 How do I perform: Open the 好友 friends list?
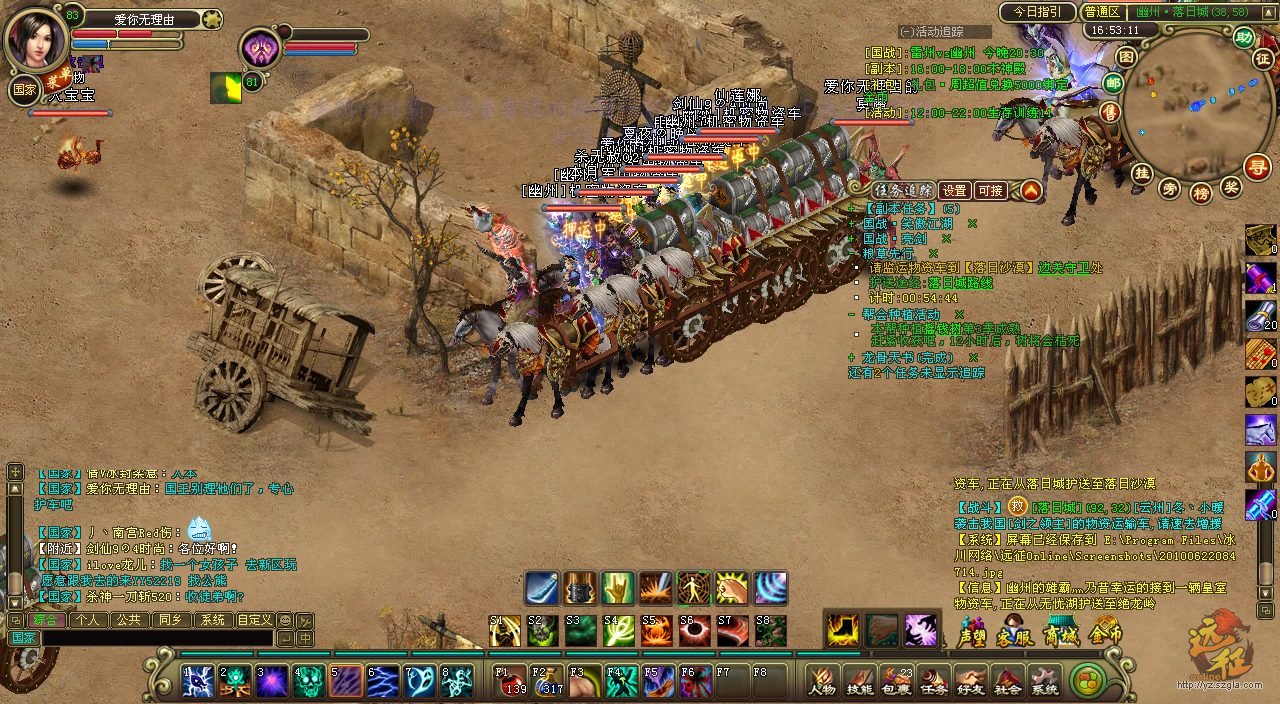point(971,682)
